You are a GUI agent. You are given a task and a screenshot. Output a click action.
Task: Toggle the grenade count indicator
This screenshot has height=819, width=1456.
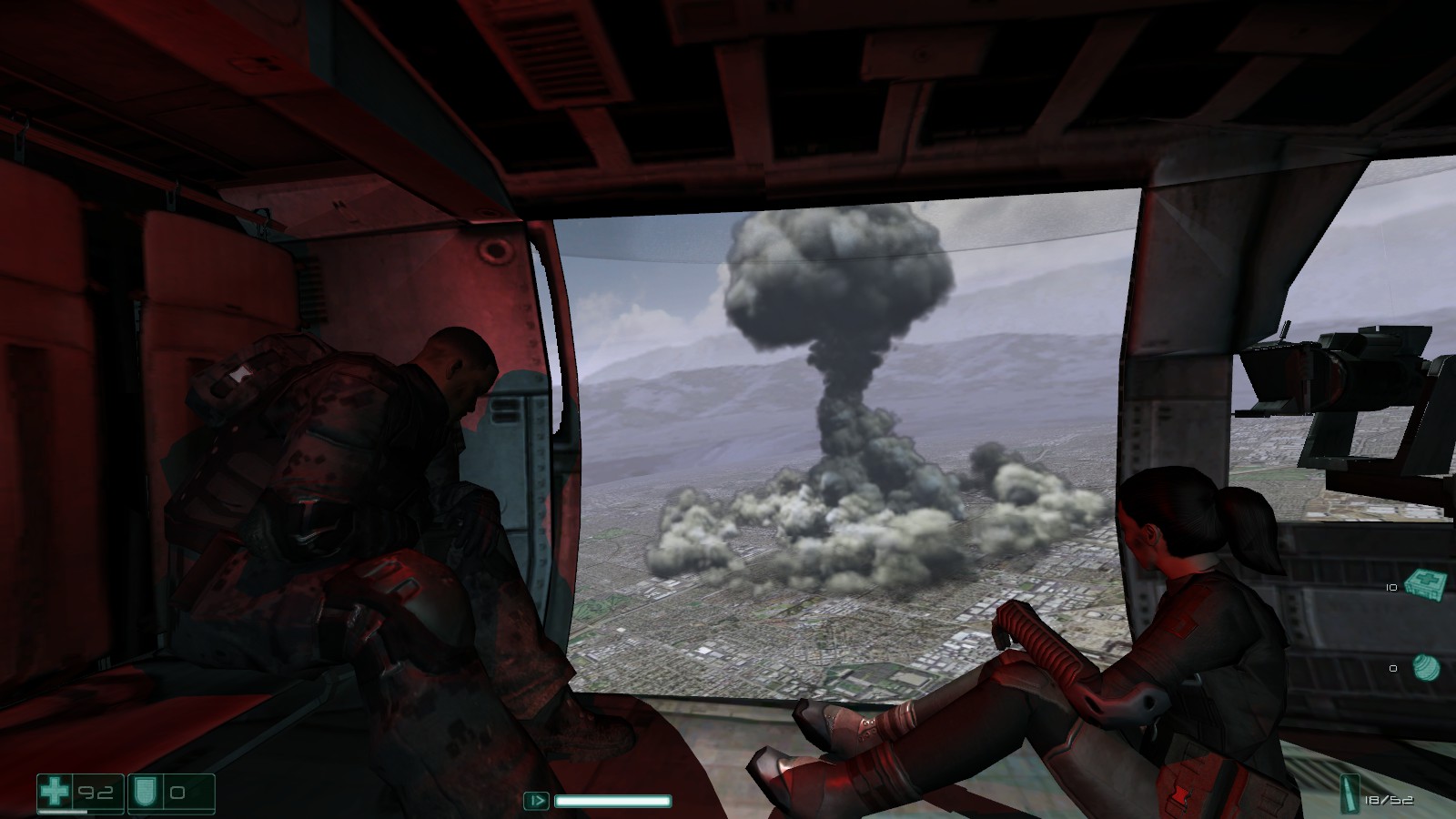[x=1392, y=669]
